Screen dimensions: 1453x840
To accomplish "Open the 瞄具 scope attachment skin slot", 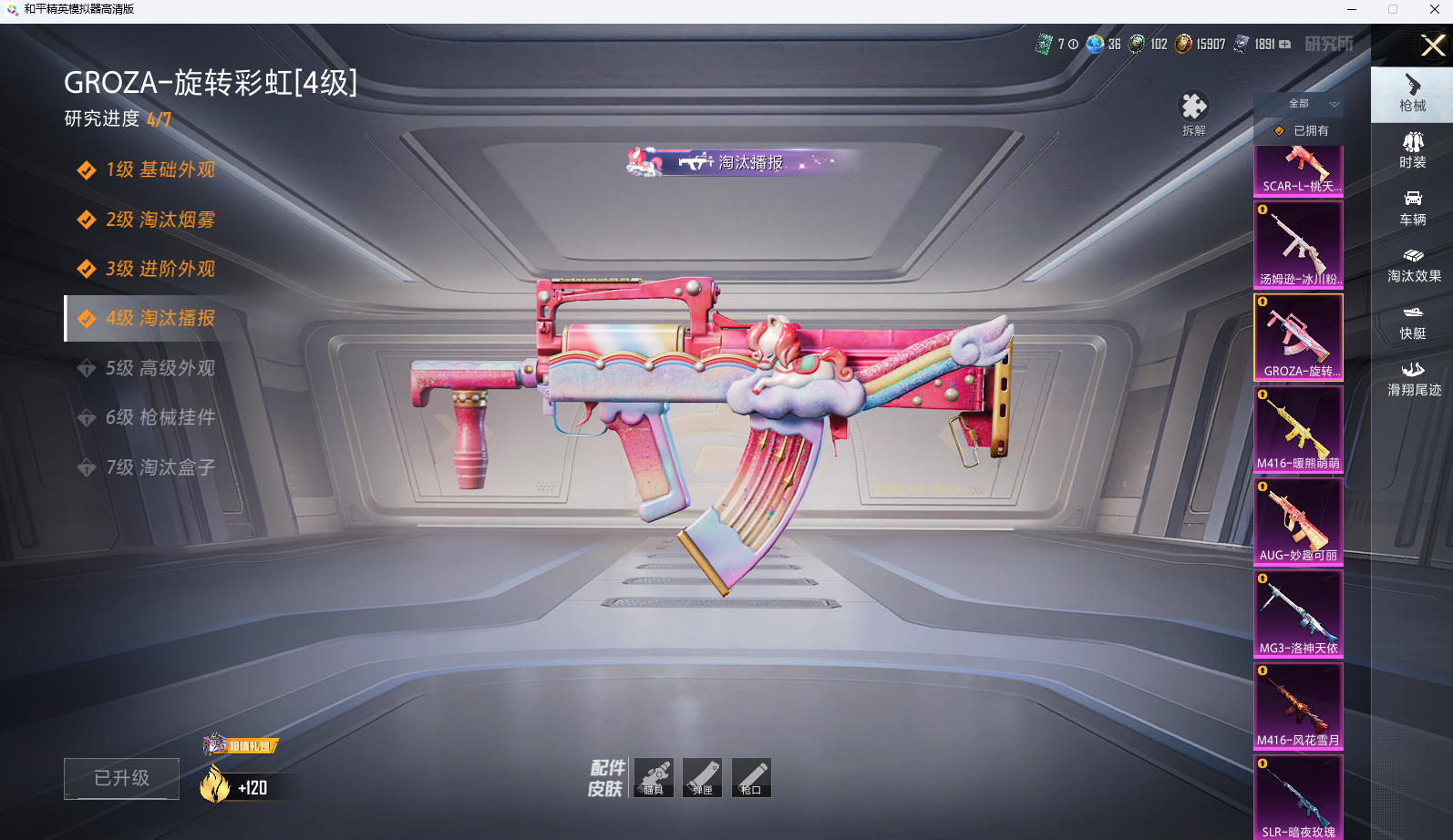I will pos(654,777).
